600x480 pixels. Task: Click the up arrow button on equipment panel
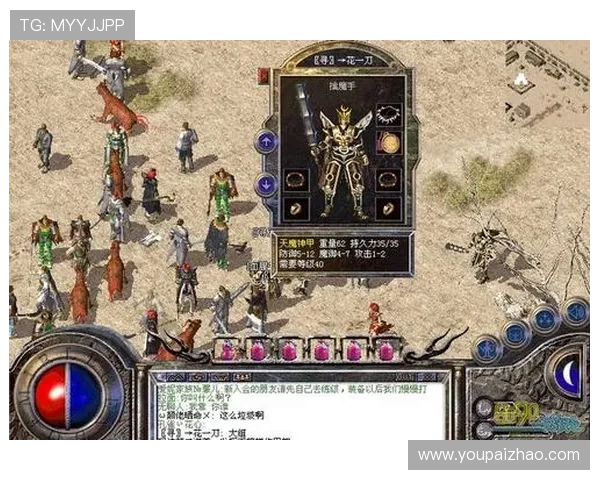click(266, 142)
